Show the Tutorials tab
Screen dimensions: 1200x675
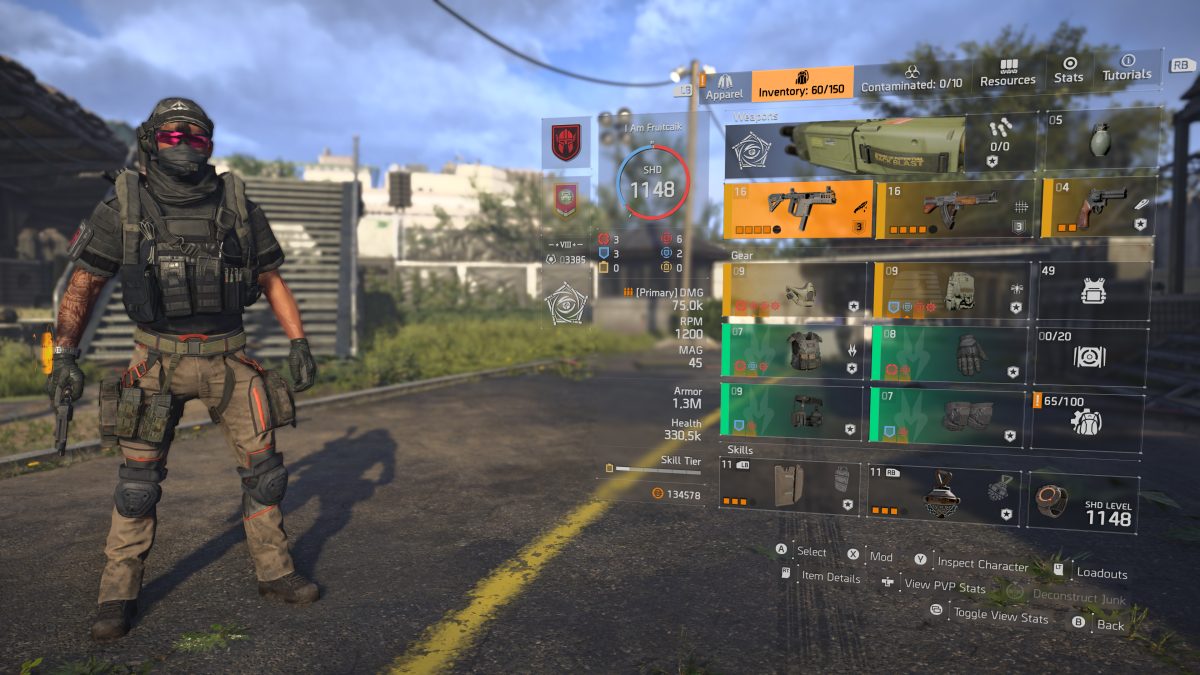1127,67
